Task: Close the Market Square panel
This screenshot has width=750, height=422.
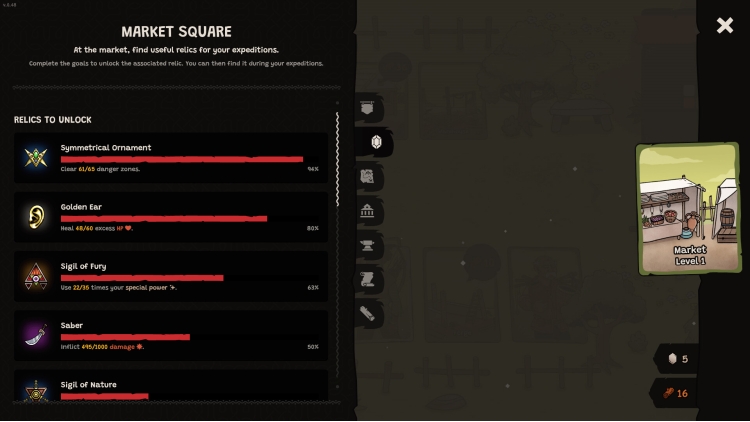Action: (x=725, y=26)
